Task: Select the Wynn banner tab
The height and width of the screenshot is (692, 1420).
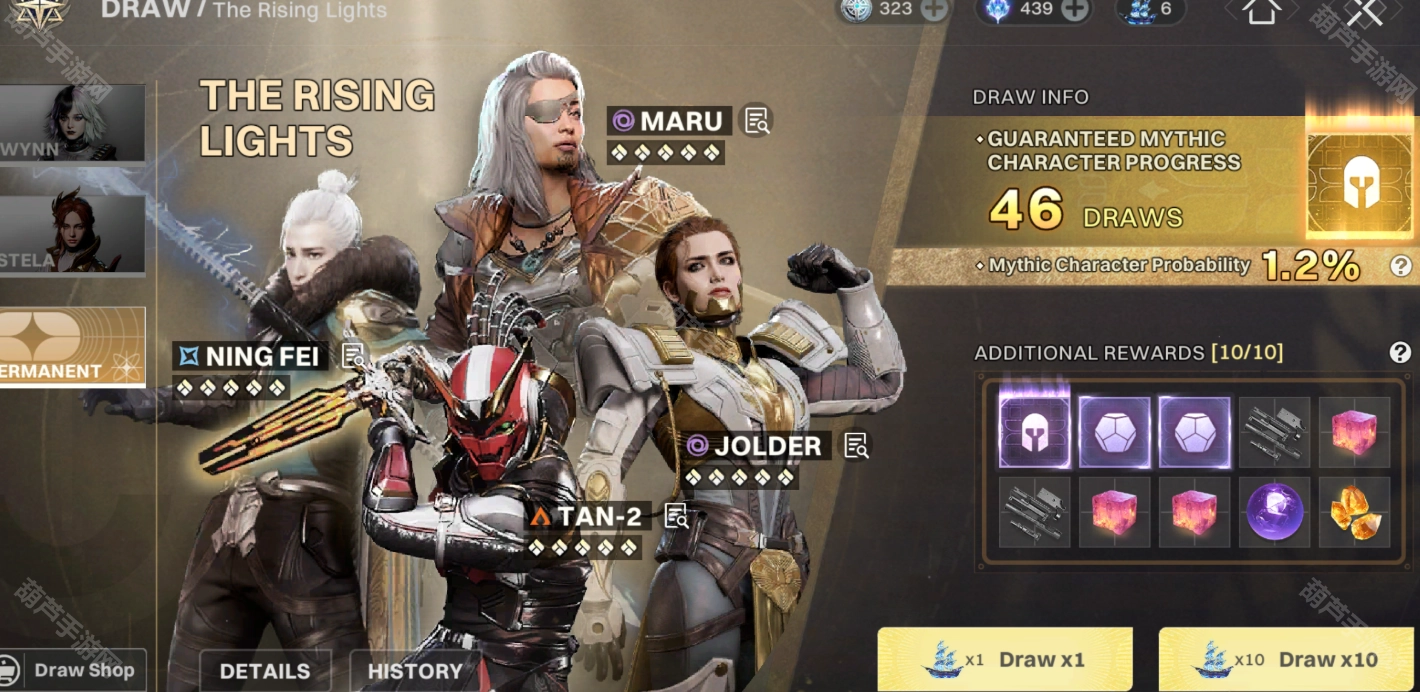Action: pos(72,122)
